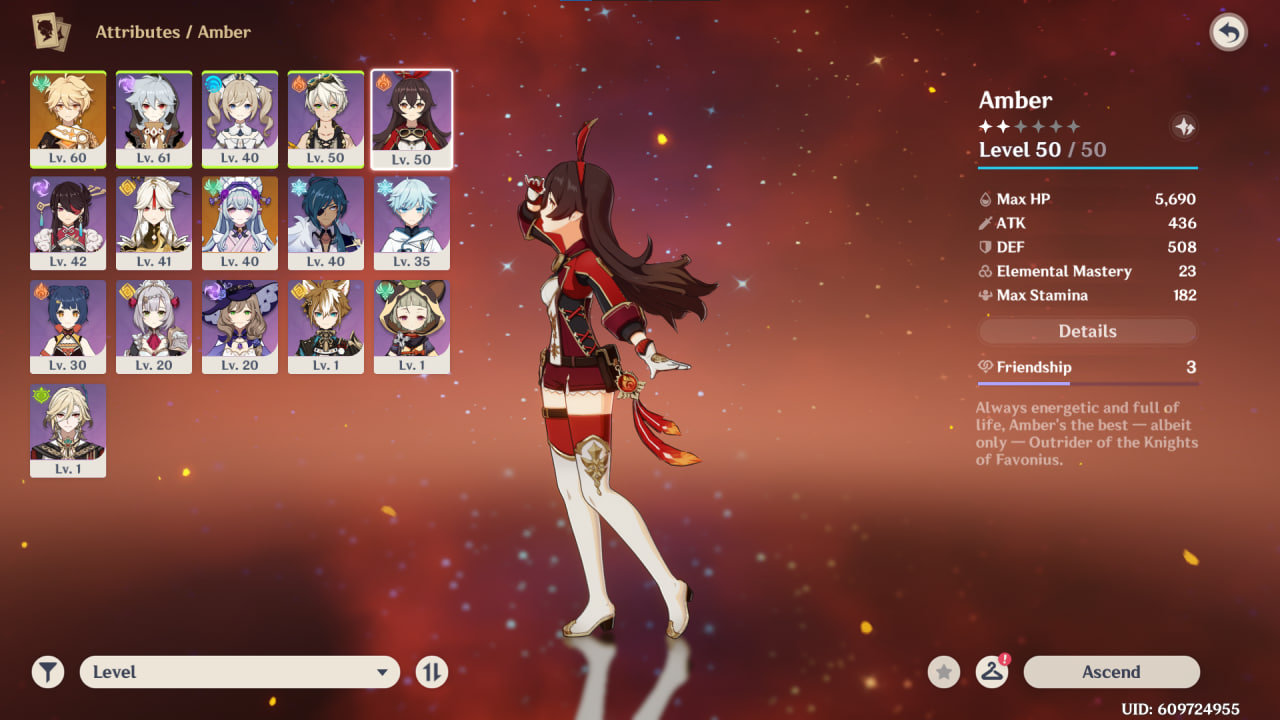
Task: Select Sayu's hooded portrait
Action: point(412,326)
